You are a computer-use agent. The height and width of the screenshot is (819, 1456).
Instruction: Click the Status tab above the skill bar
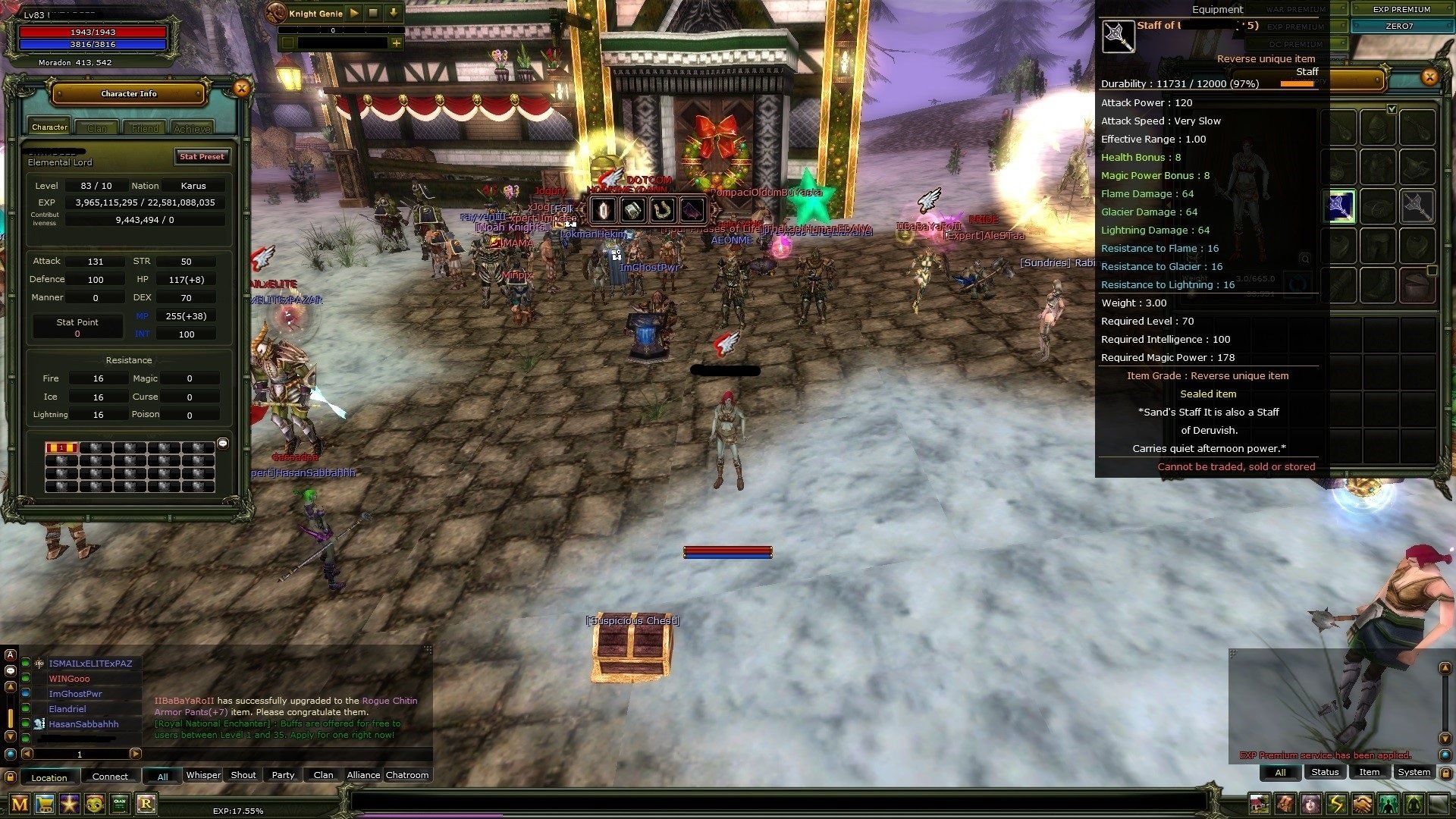[x=1325, y=771]
